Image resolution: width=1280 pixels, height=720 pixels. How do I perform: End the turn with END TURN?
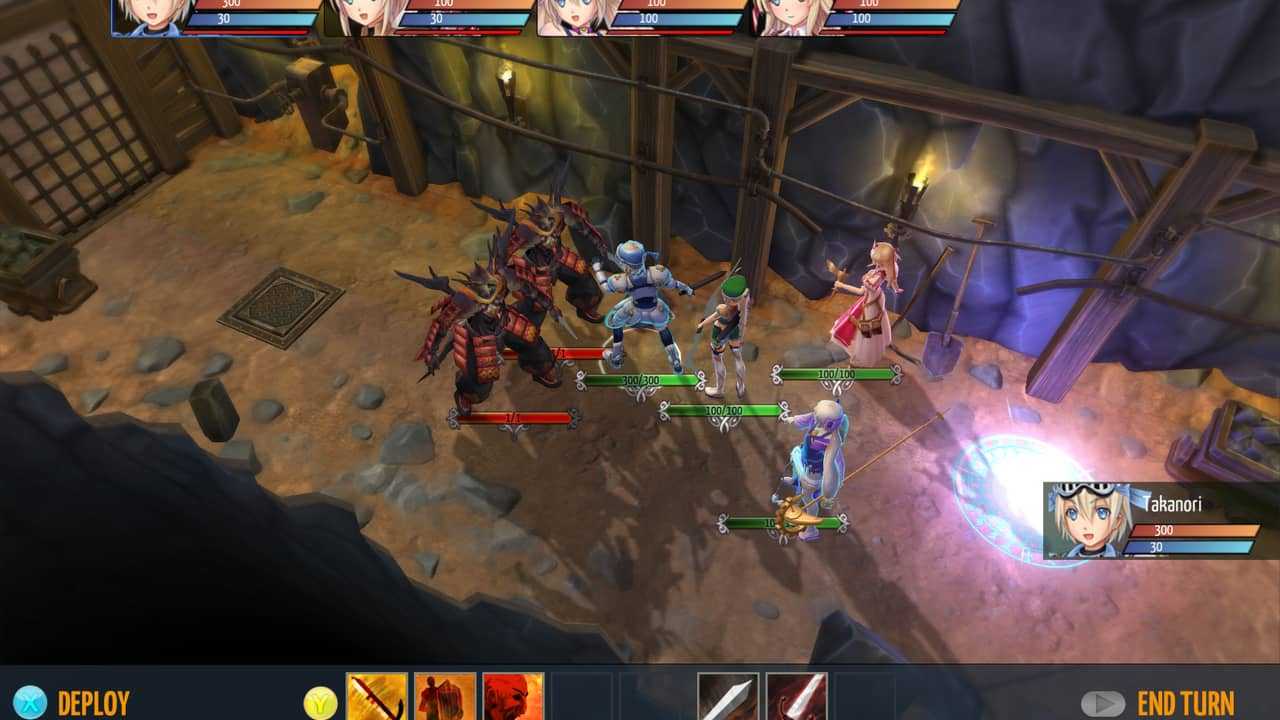click(1185, 703)
